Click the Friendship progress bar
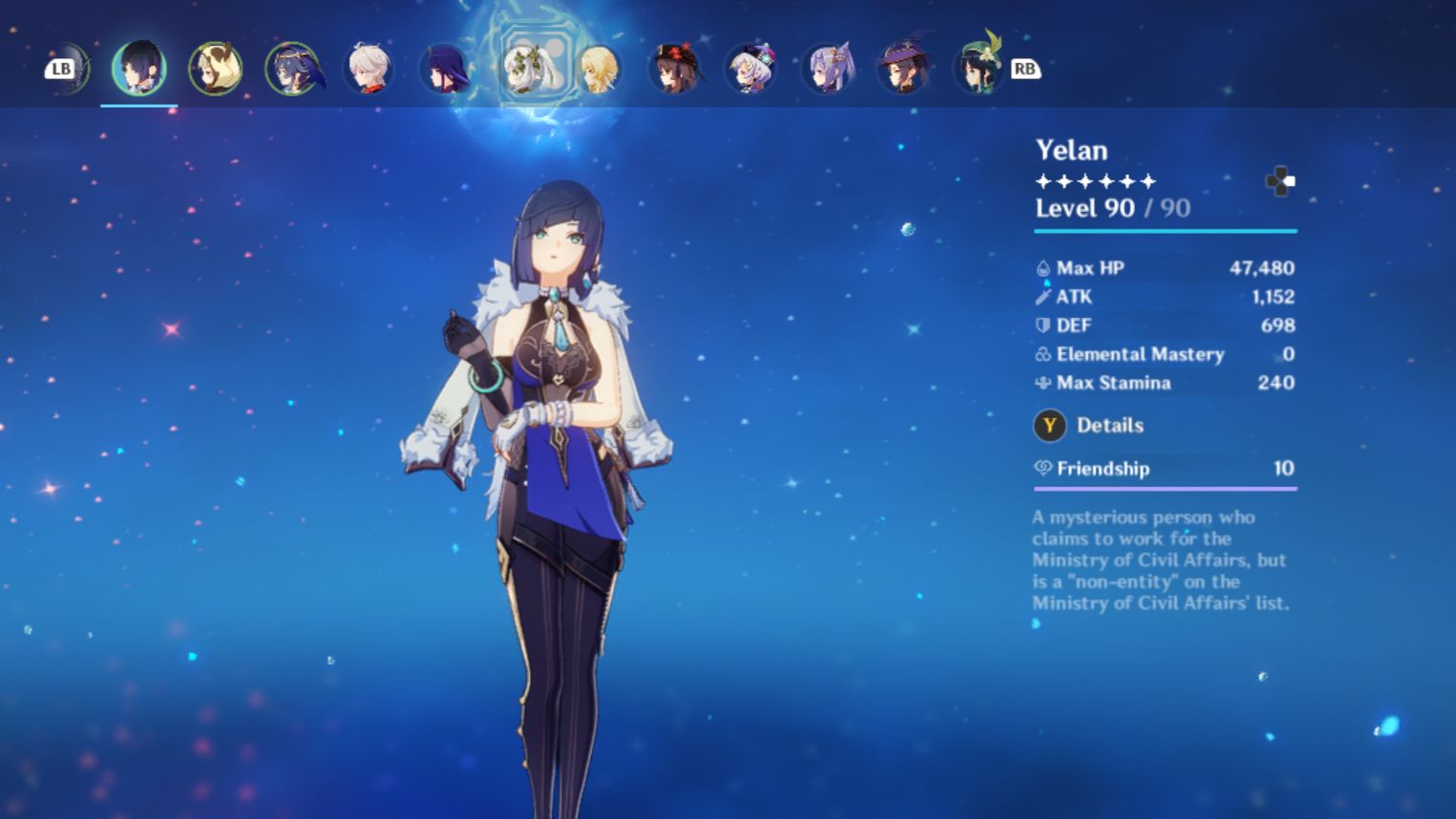Screen dimensions: 1456x819 coord(1165,488)
